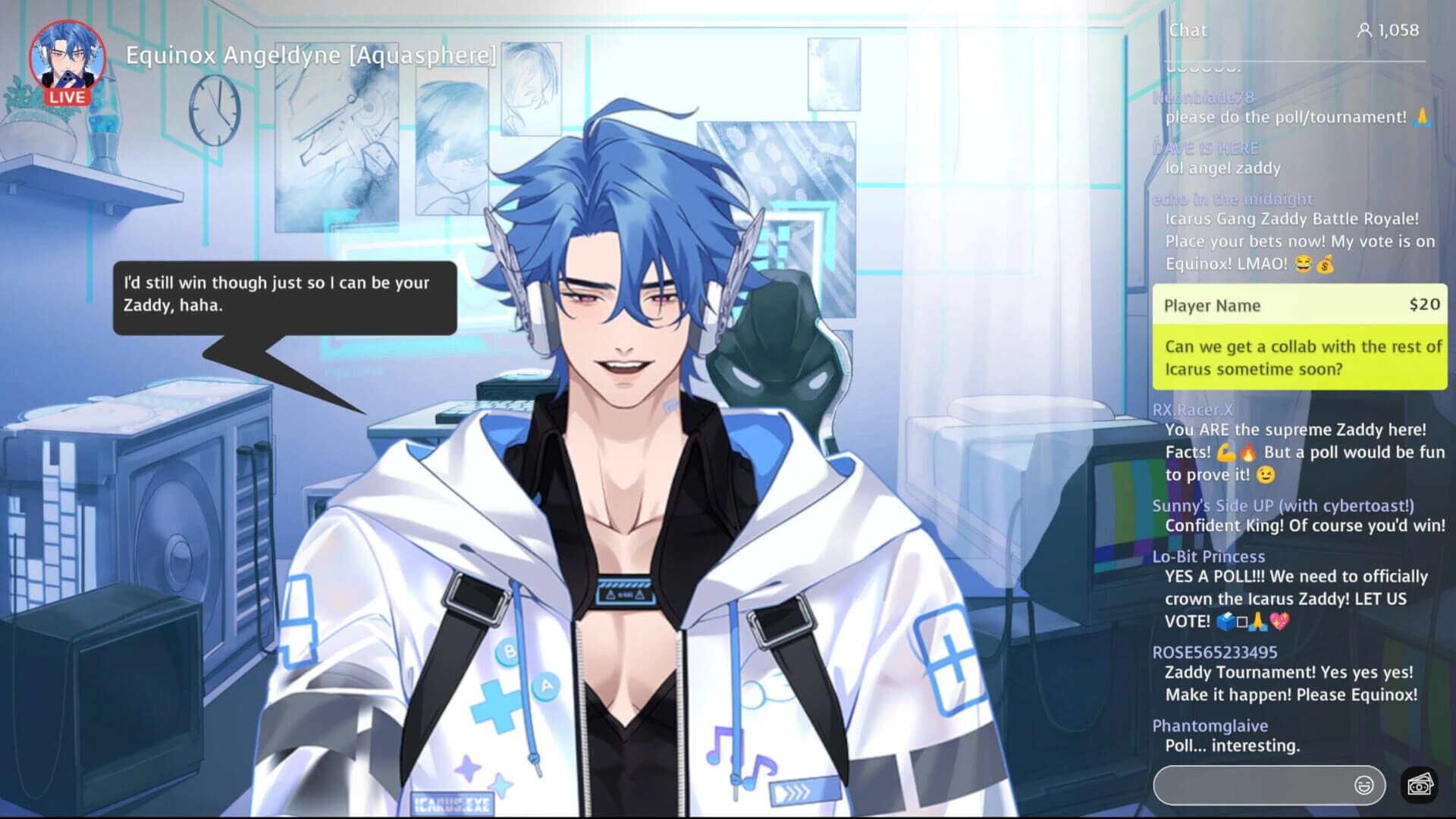Click the sparkling heart emoji in the VOTE message

[x=1280, y=622]
